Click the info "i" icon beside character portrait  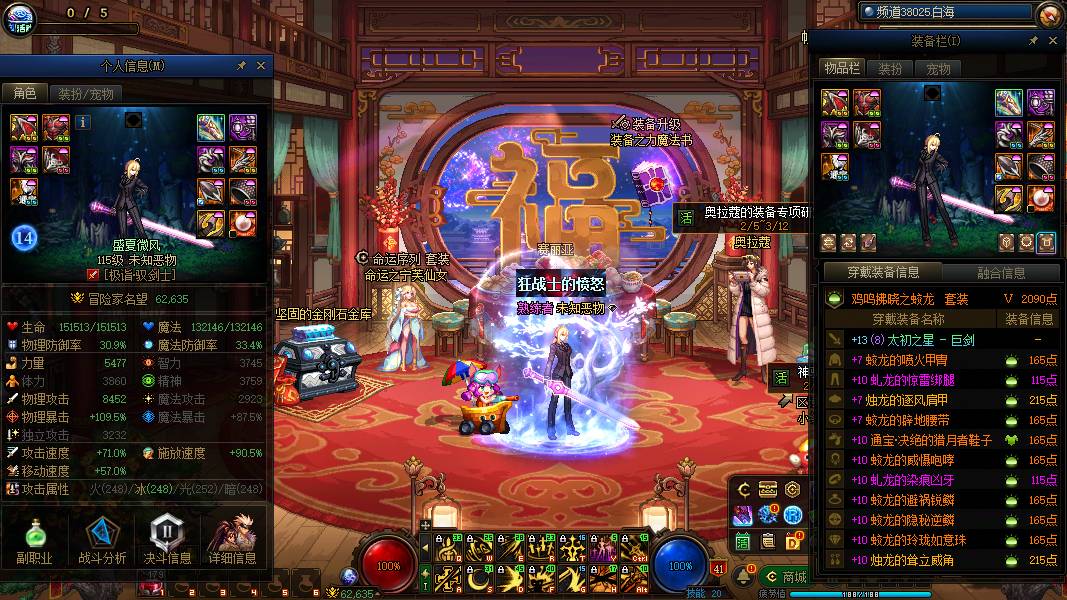(x=82, y=122)
